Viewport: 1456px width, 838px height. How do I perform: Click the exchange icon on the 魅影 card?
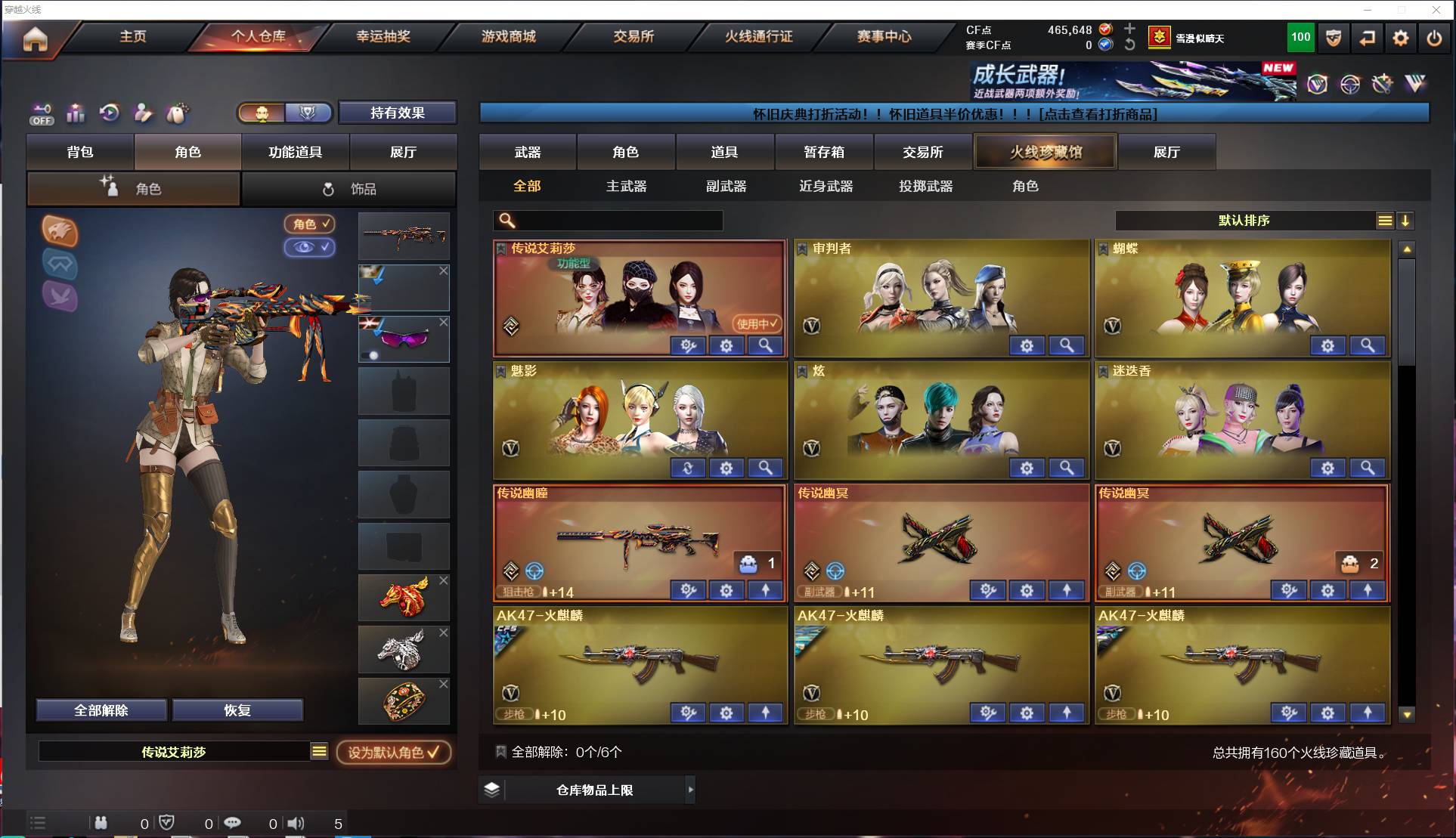pyautogui.click(x=688, y=468)
